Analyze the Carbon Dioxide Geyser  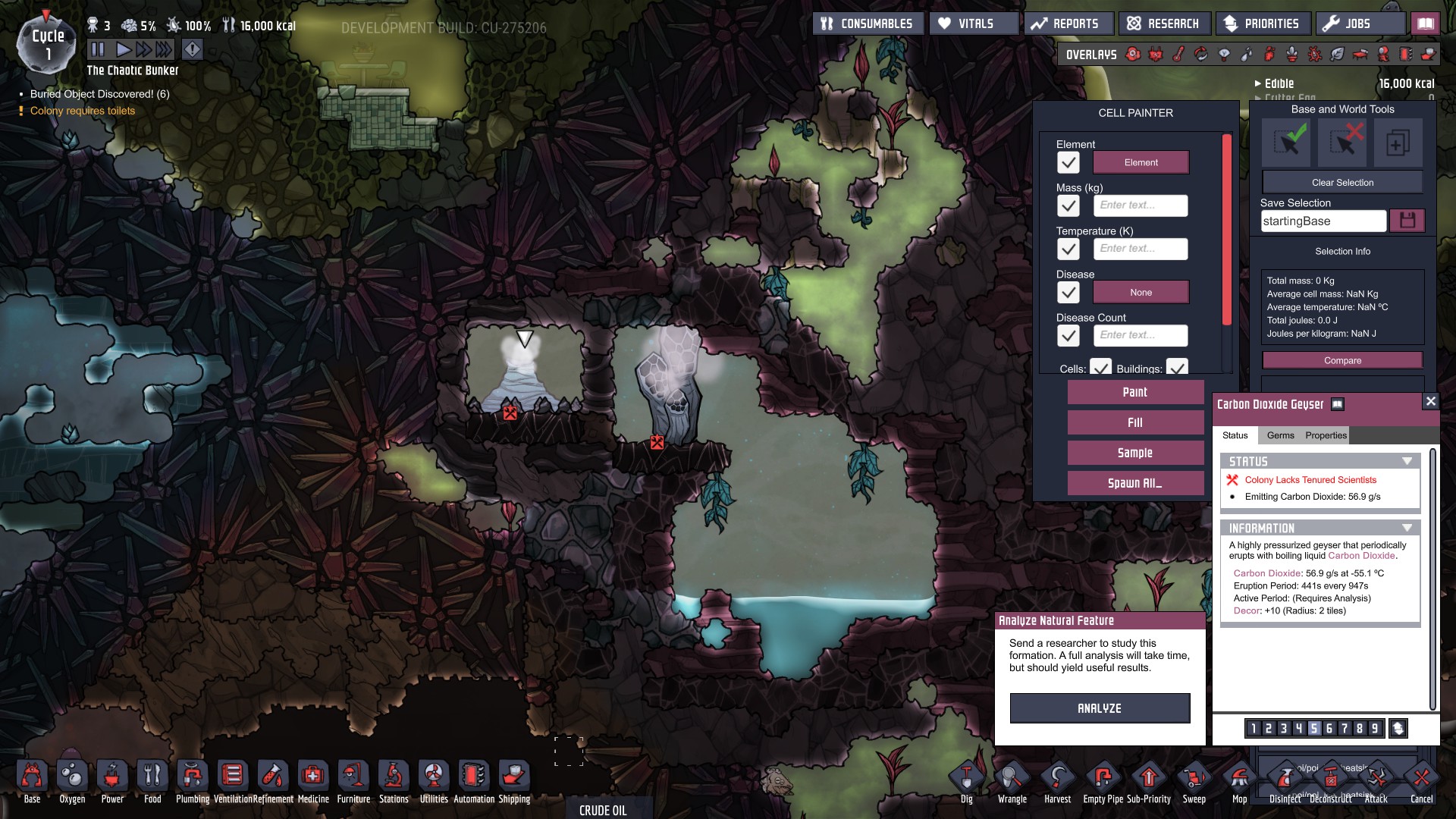(1099, 708)
